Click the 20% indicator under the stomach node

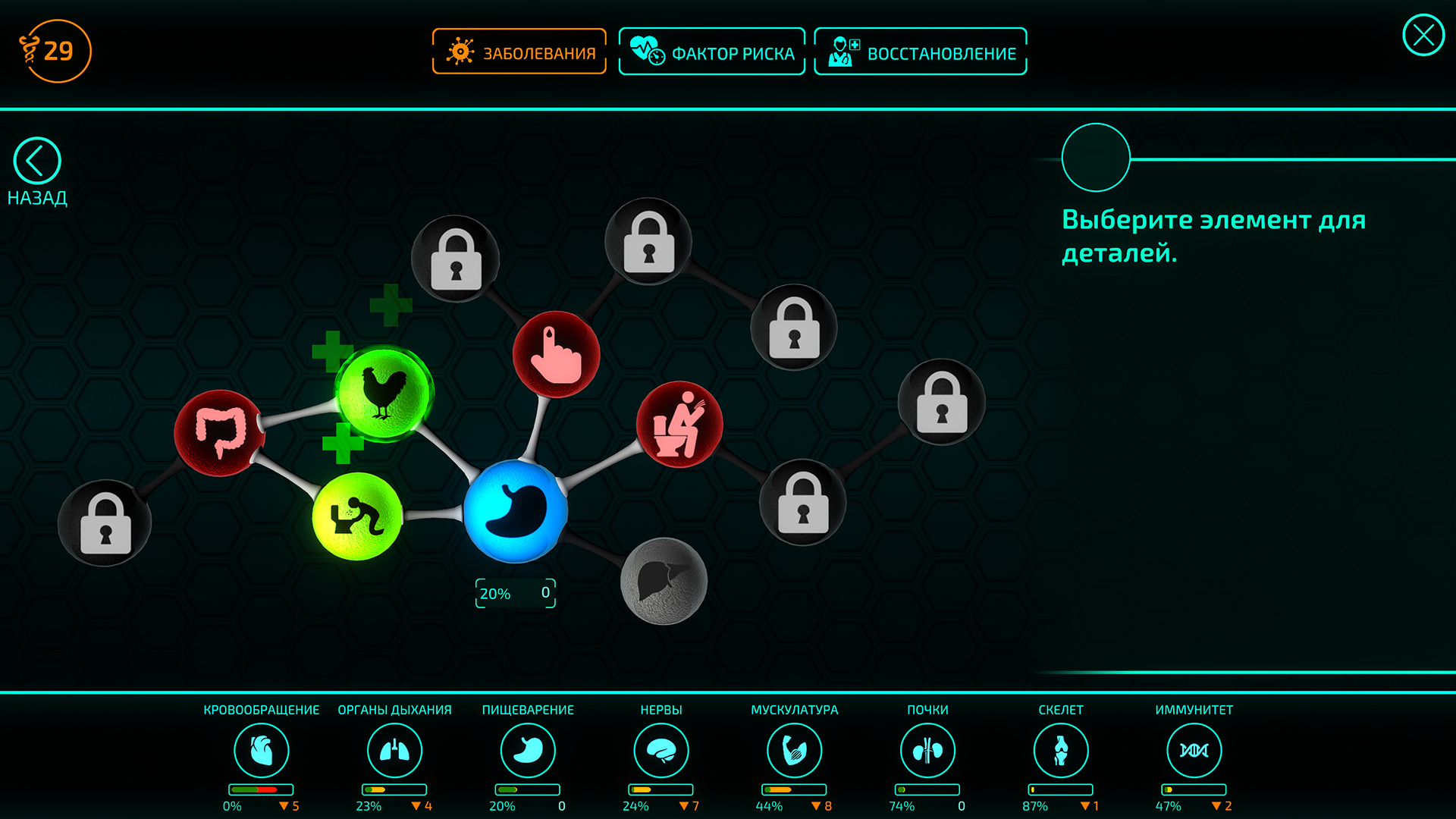click(515, 593)
